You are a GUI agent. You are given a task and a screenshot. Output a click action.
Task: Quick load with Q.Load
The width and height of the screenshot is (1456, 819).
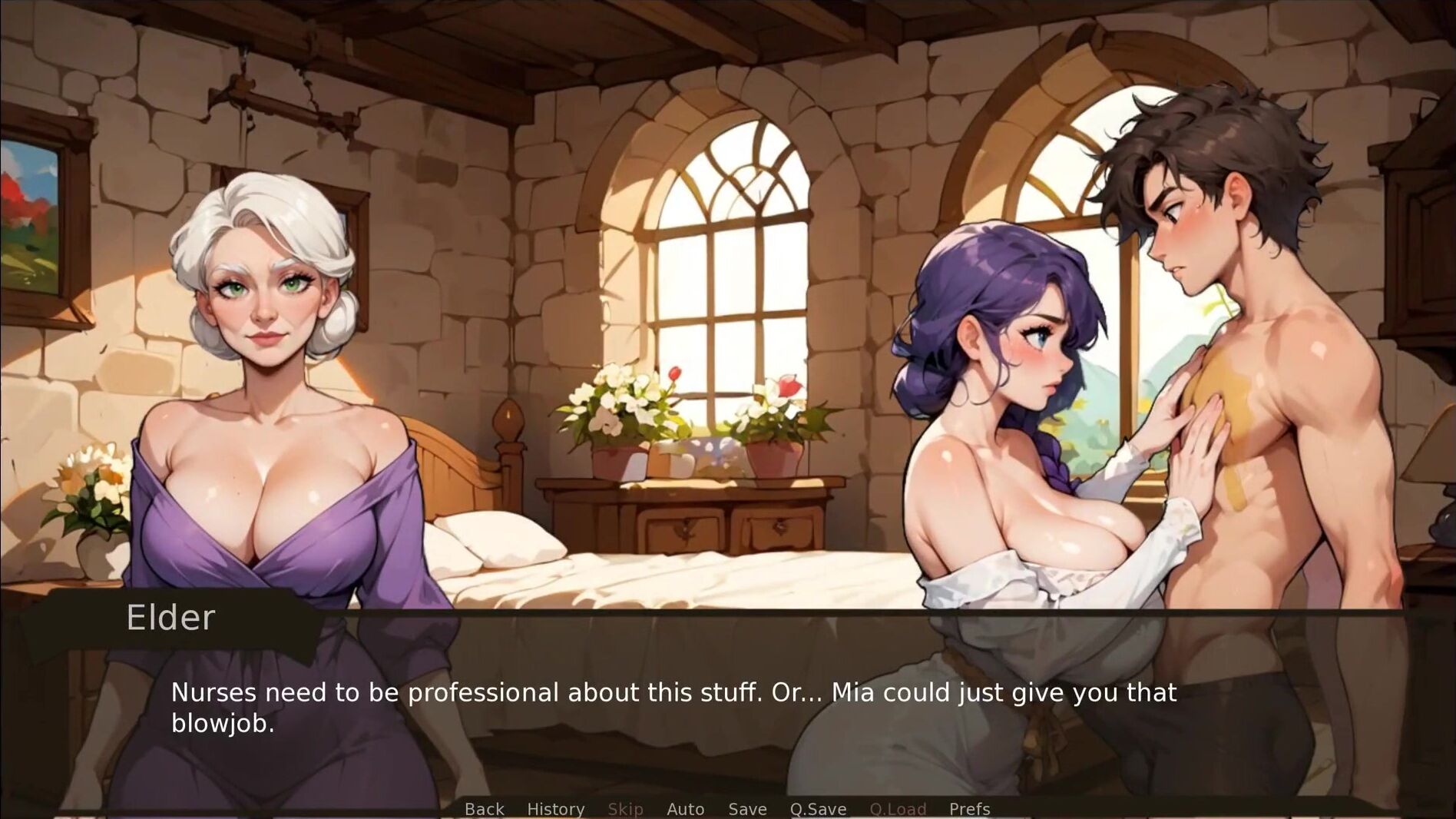[898, 809]
